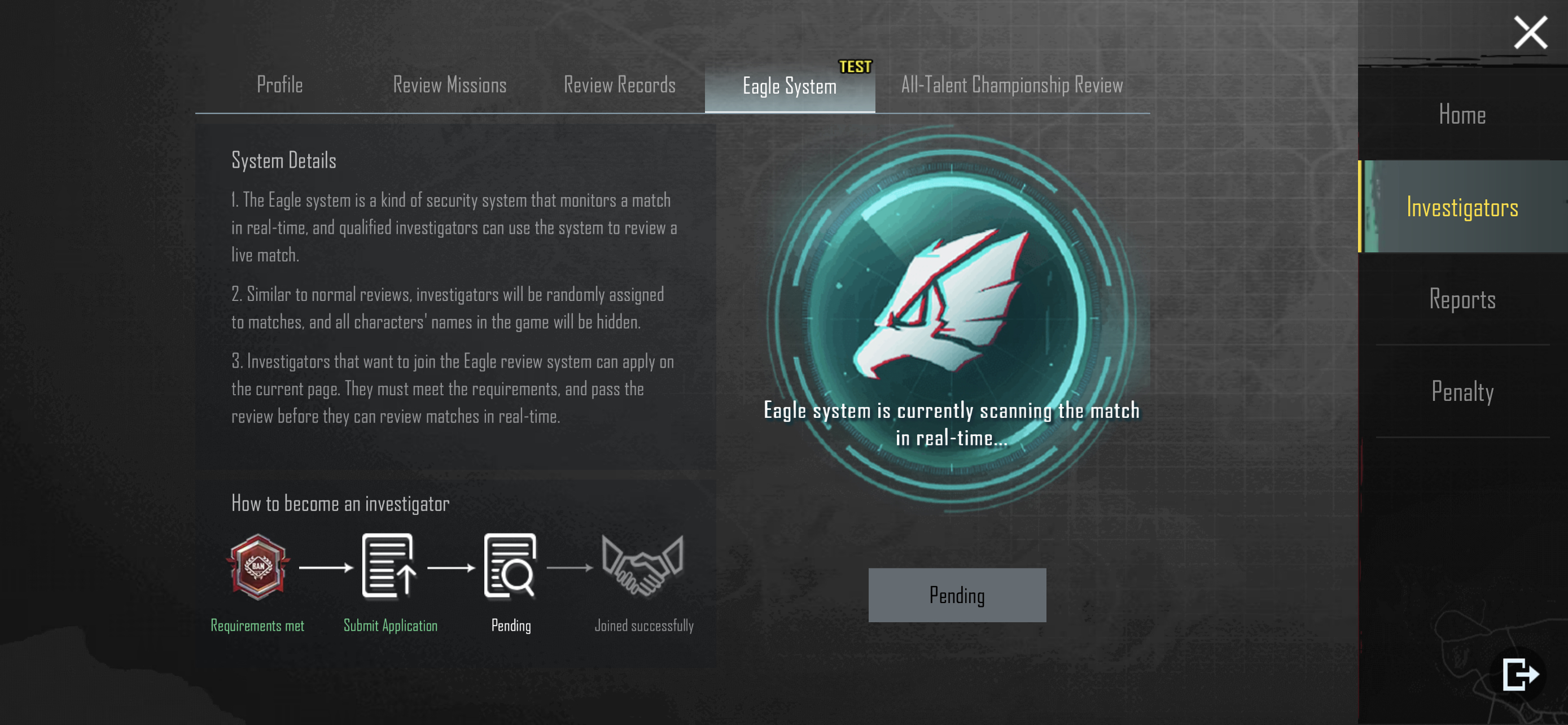The height and width of the screenshot is (725, 1568).
Task: Select Investigators in the side menu
Action: (1462, 207)
